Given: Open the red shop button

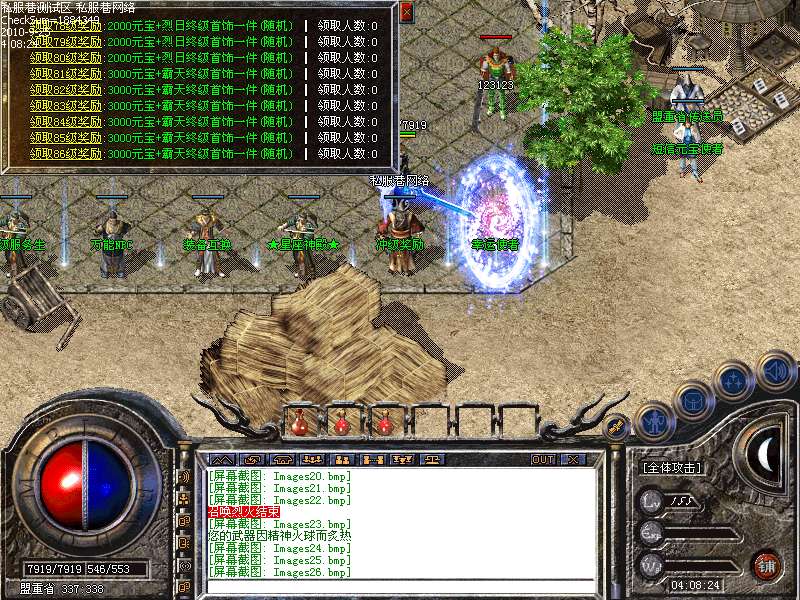Looking at the screenshot, I should click(x=767, y=564).
